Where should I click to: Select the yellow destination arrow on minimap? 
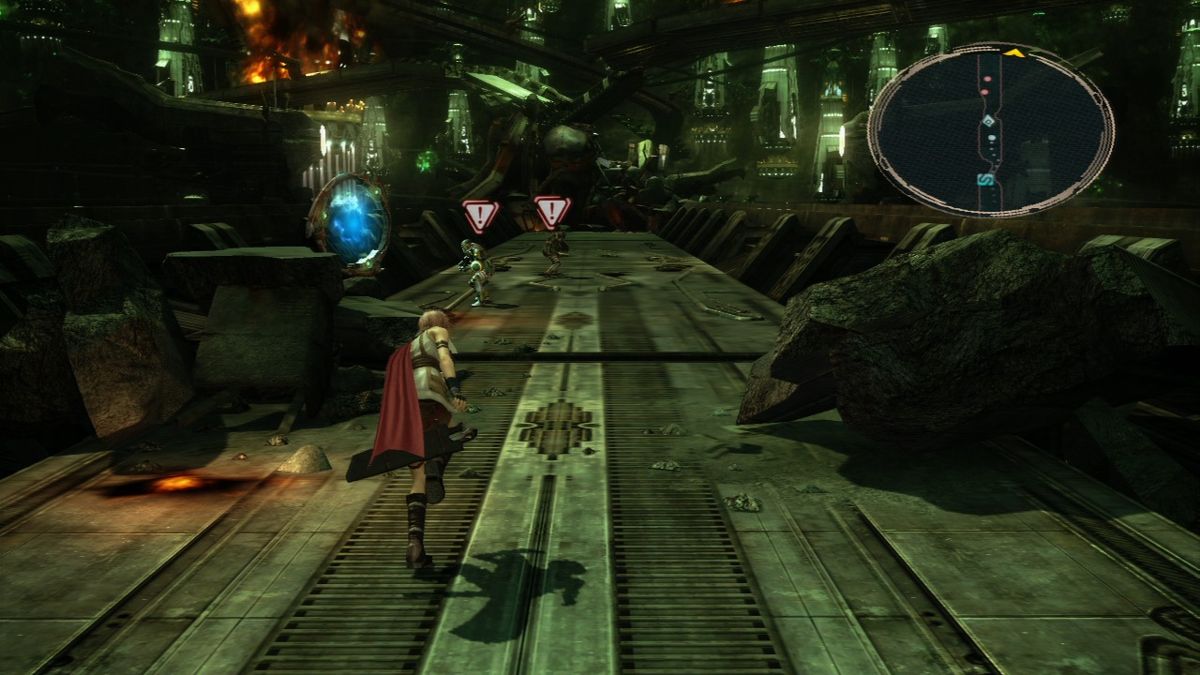point(1013,52)
